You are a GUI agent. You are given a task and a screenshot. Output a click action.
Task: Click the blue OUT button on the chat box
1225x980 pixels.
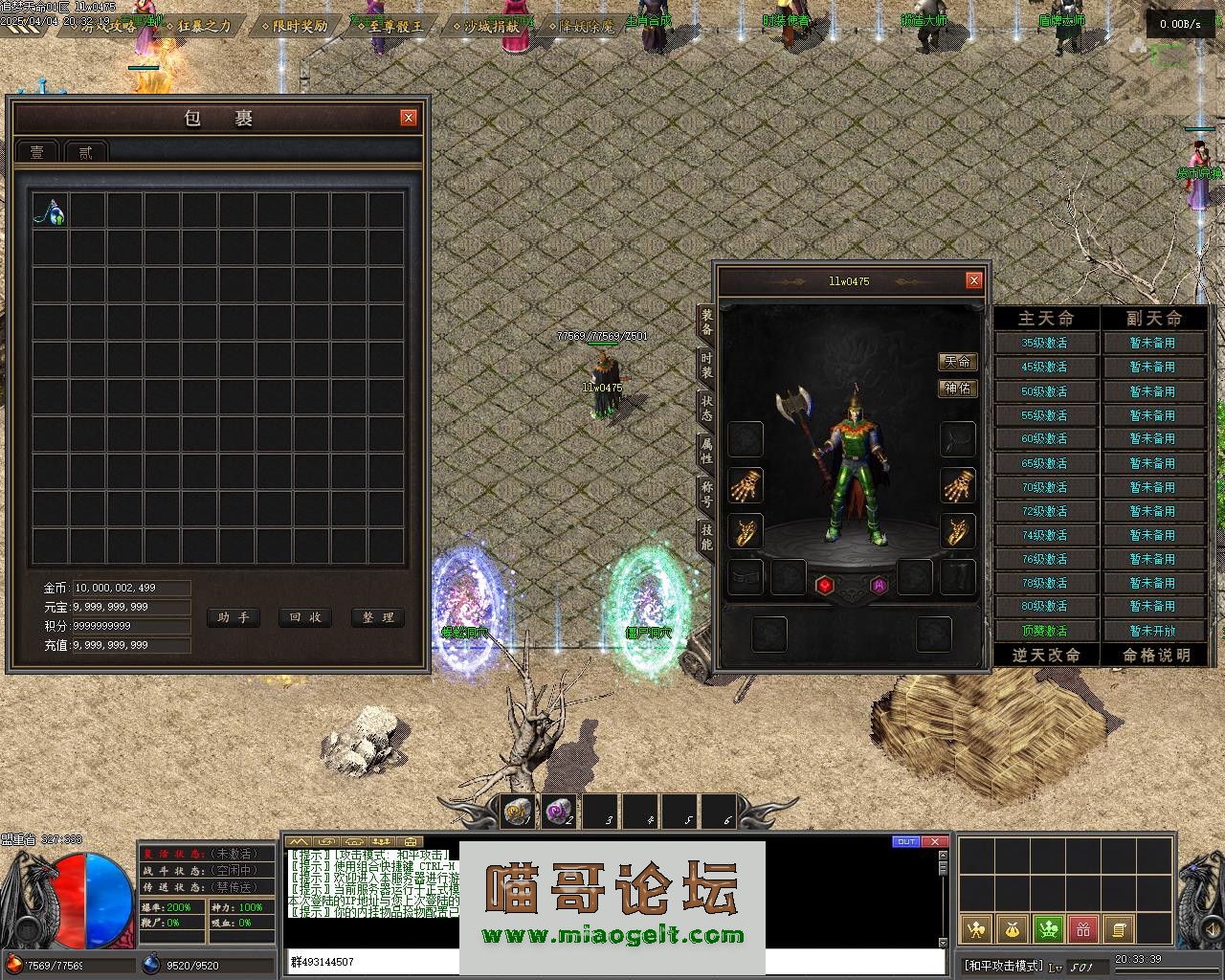(905, 842)
